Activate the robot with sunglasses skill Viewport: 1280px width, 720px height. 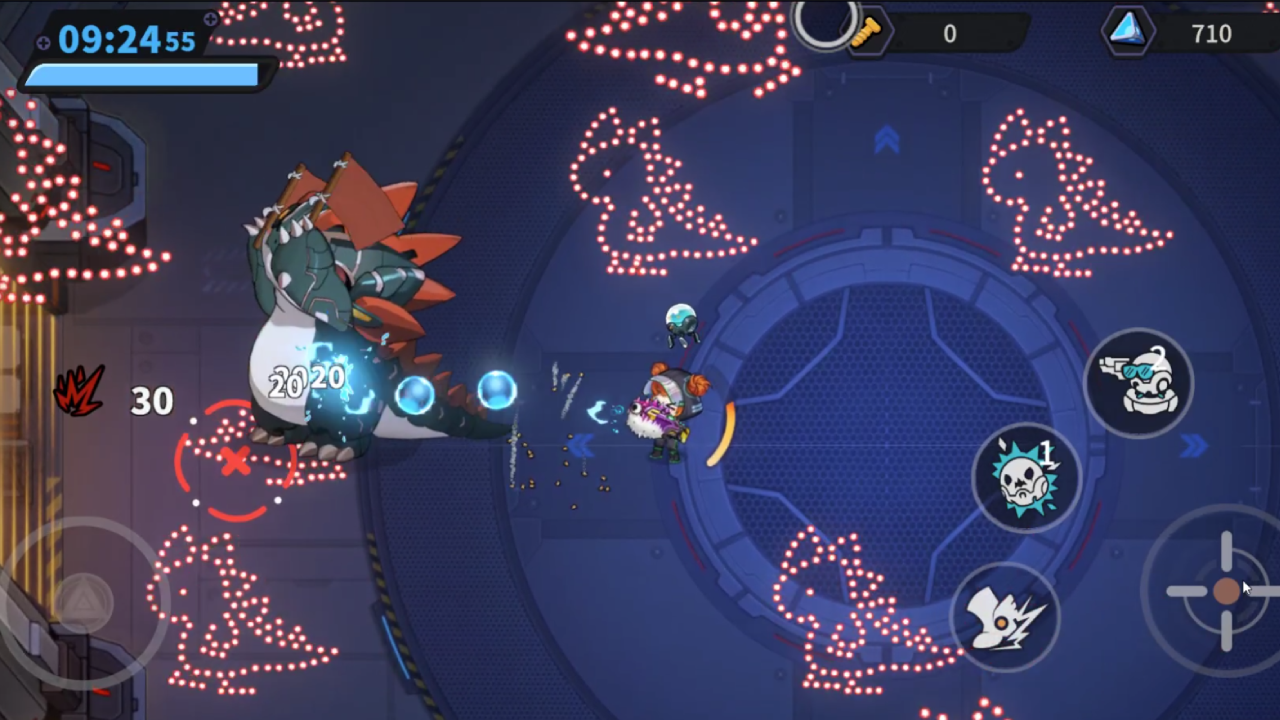coord(1138,383)
